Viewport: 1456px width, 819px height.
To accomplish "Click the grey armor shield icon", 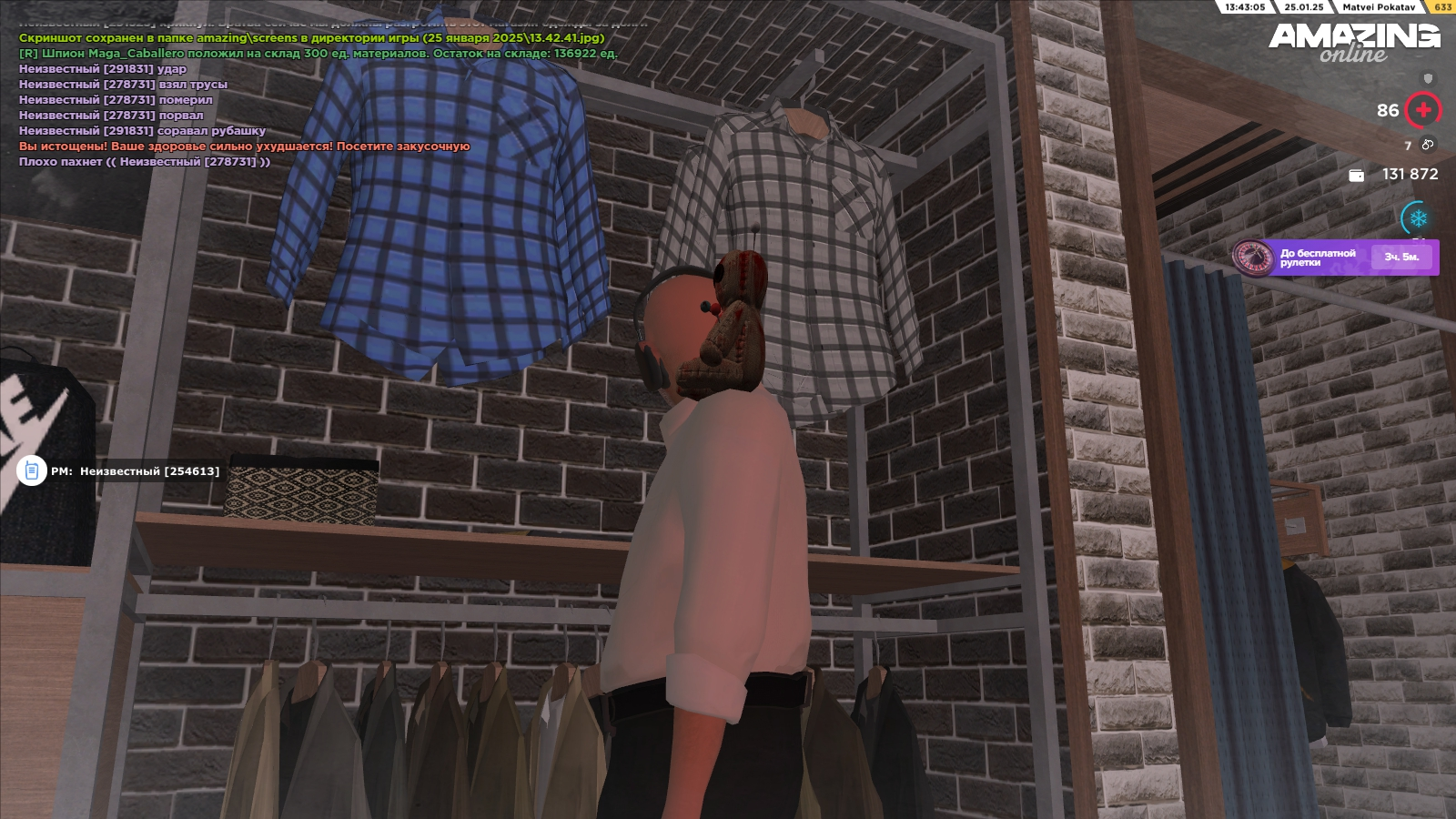I will coord(1428,79).
